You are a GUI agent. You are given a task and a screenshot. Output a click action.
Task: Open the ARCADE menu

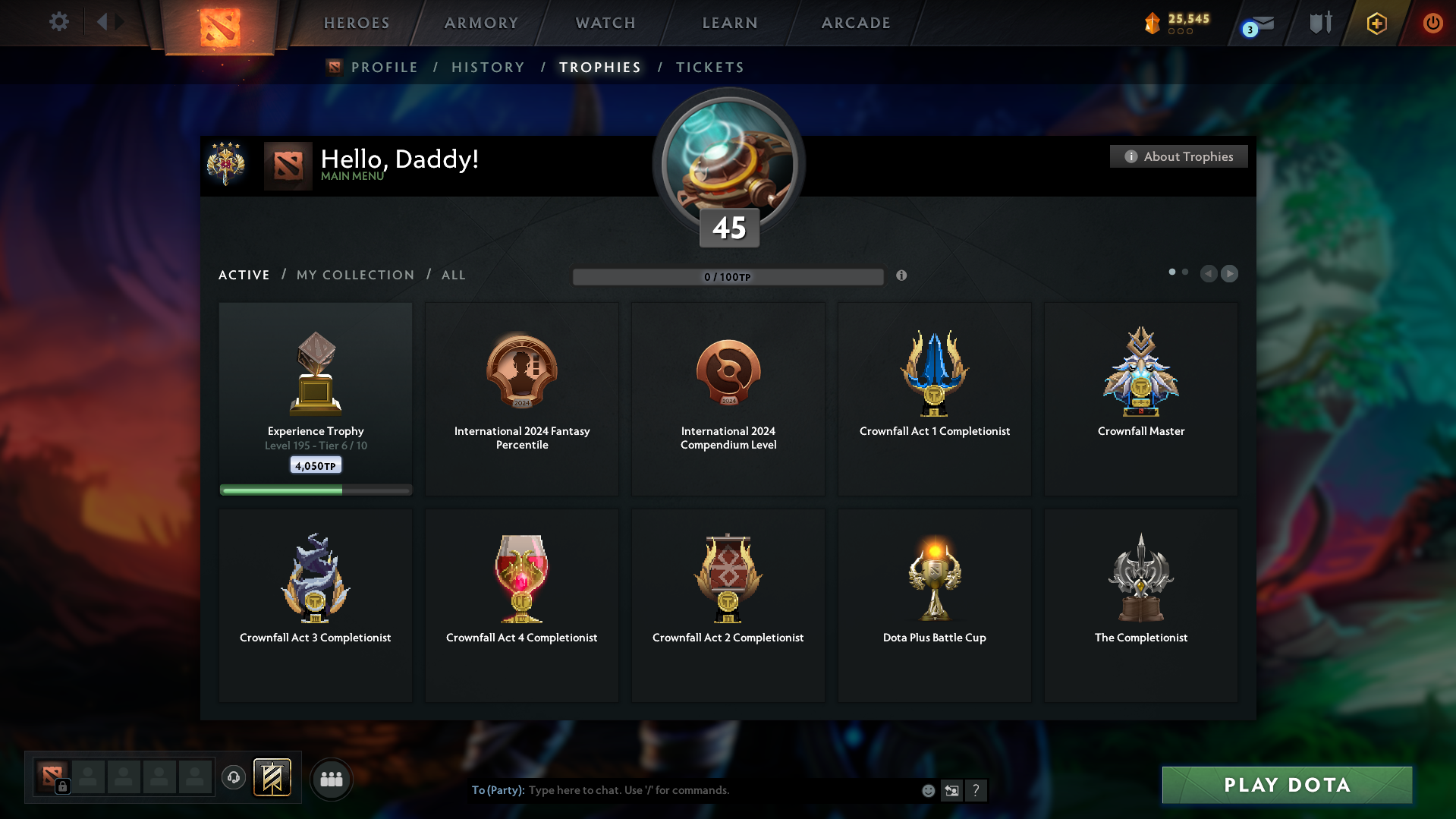coord(855,23)
